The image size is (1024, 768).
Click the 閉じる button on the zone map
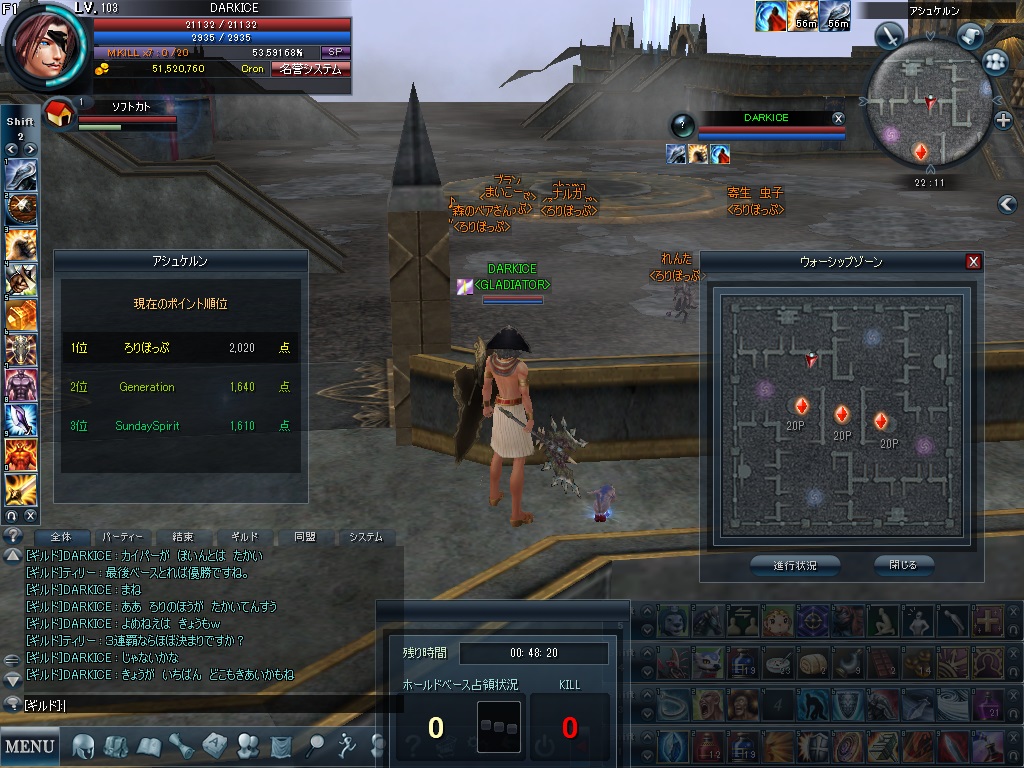pos(902,565)
